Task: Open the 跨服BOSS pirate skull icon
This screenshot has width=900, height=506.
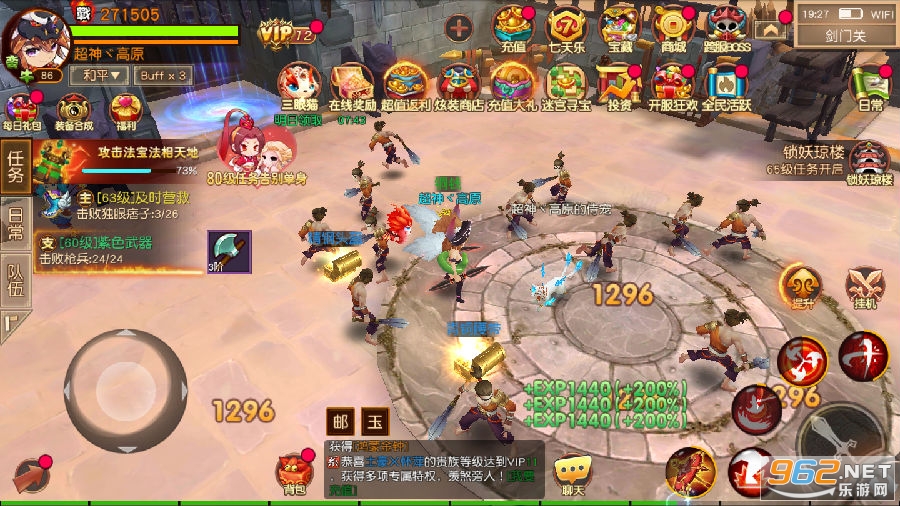Action: point(729,27)
